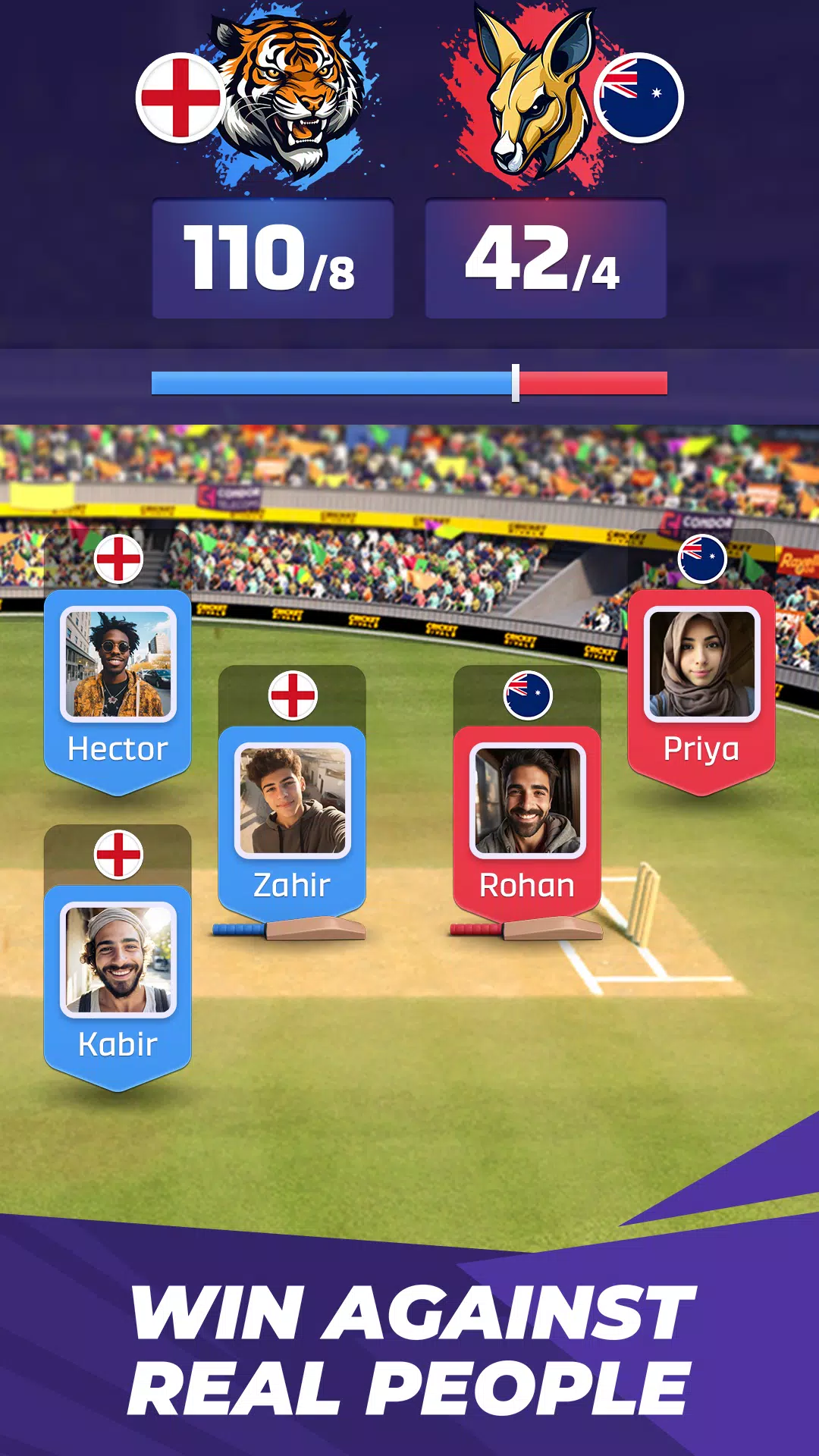Click the tiger team emblem

[x=292, y=95]
